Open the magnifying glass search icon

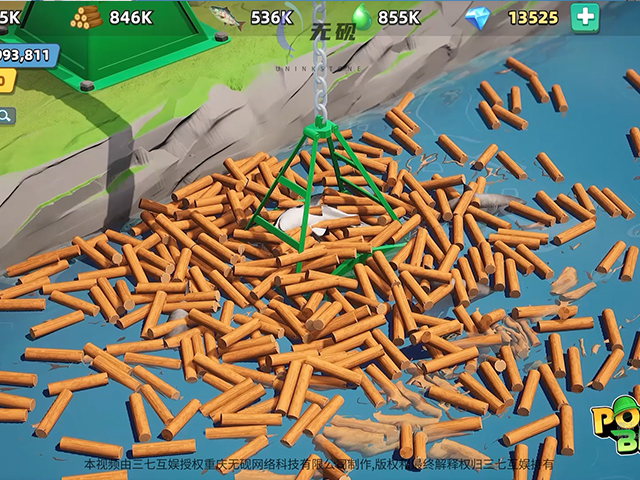click(x=6, y=115)
